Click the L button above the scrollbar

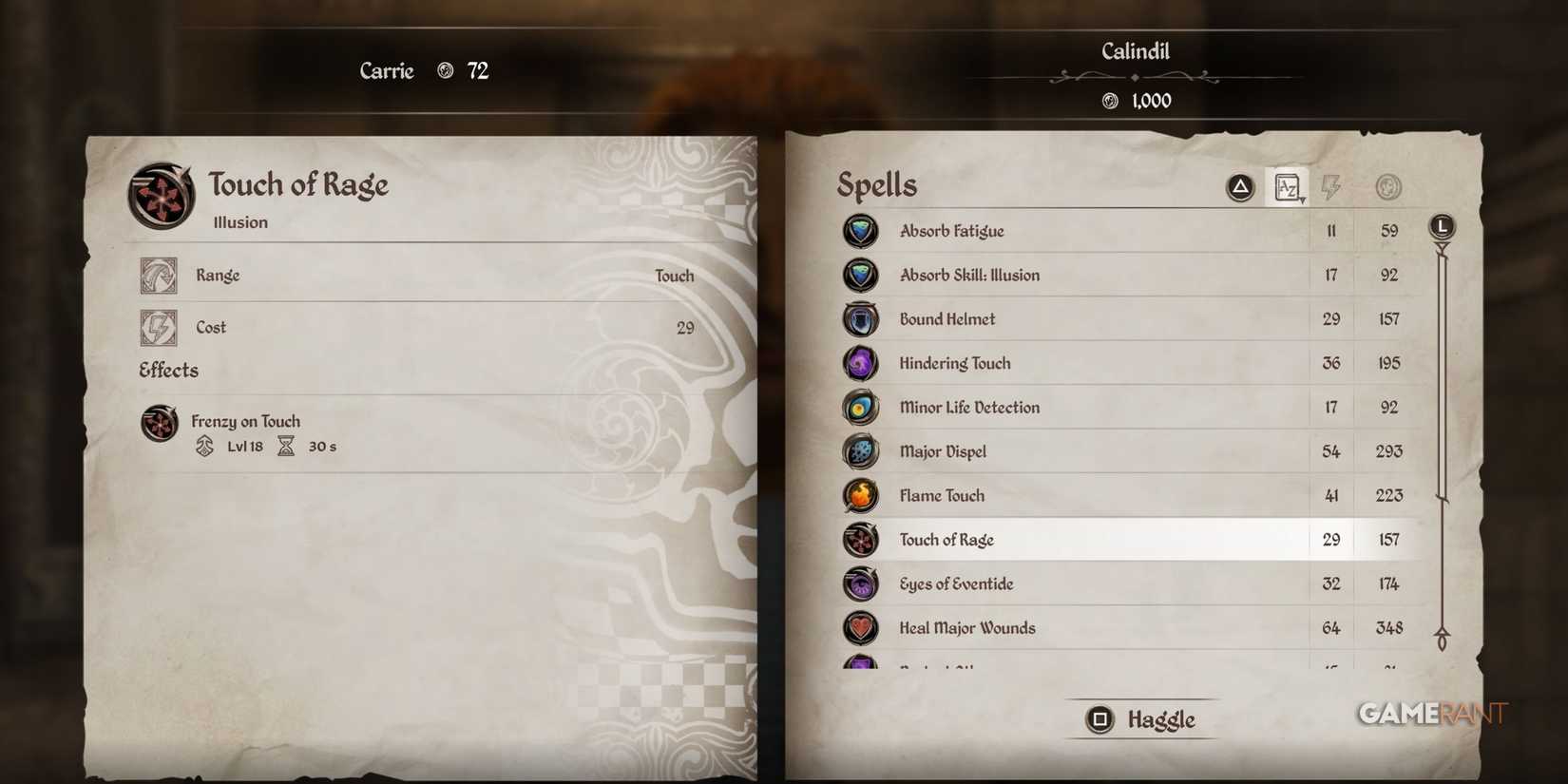(1442, 226)
